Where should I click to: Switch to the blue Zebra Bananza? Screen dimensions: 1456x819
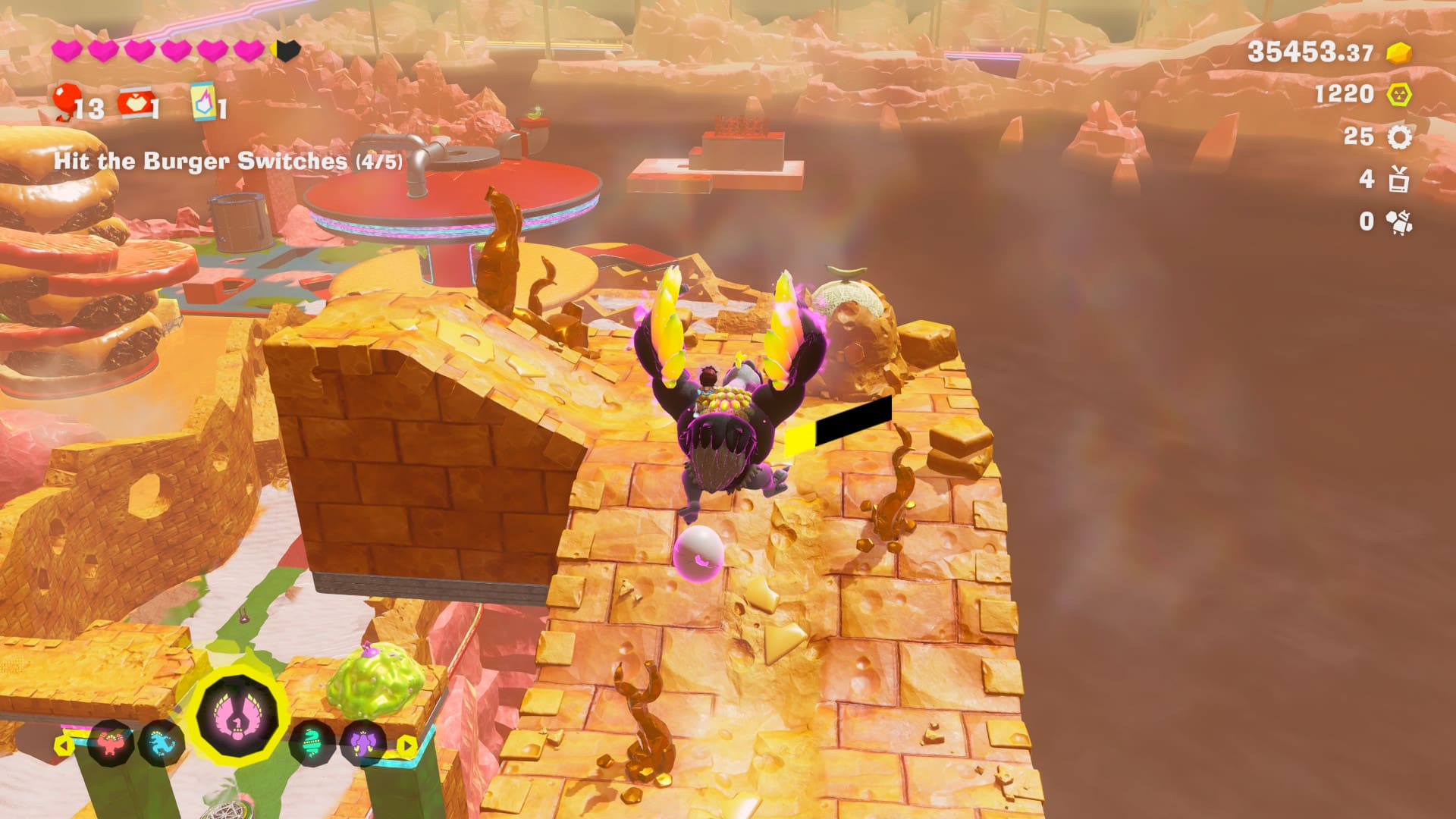click(161, 744)
